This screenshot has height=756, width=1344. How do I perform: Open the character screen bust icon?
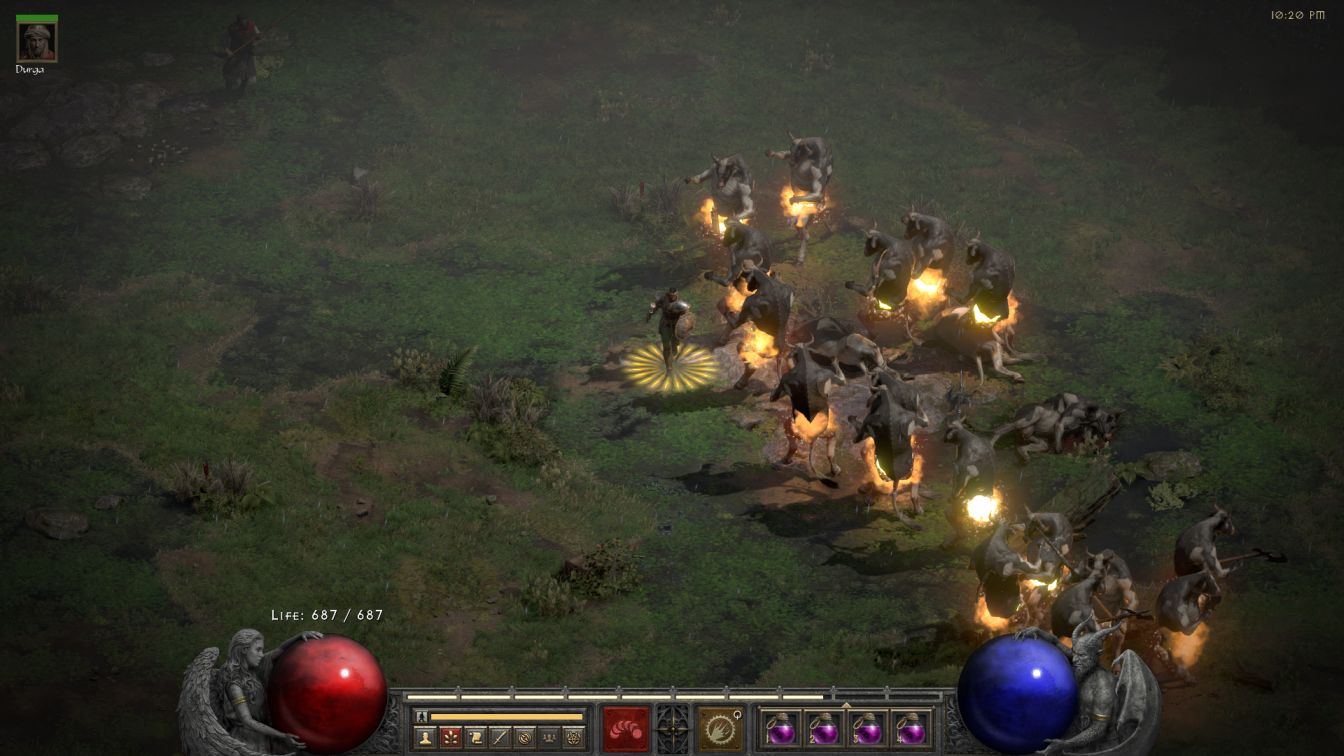click(426, 738)
